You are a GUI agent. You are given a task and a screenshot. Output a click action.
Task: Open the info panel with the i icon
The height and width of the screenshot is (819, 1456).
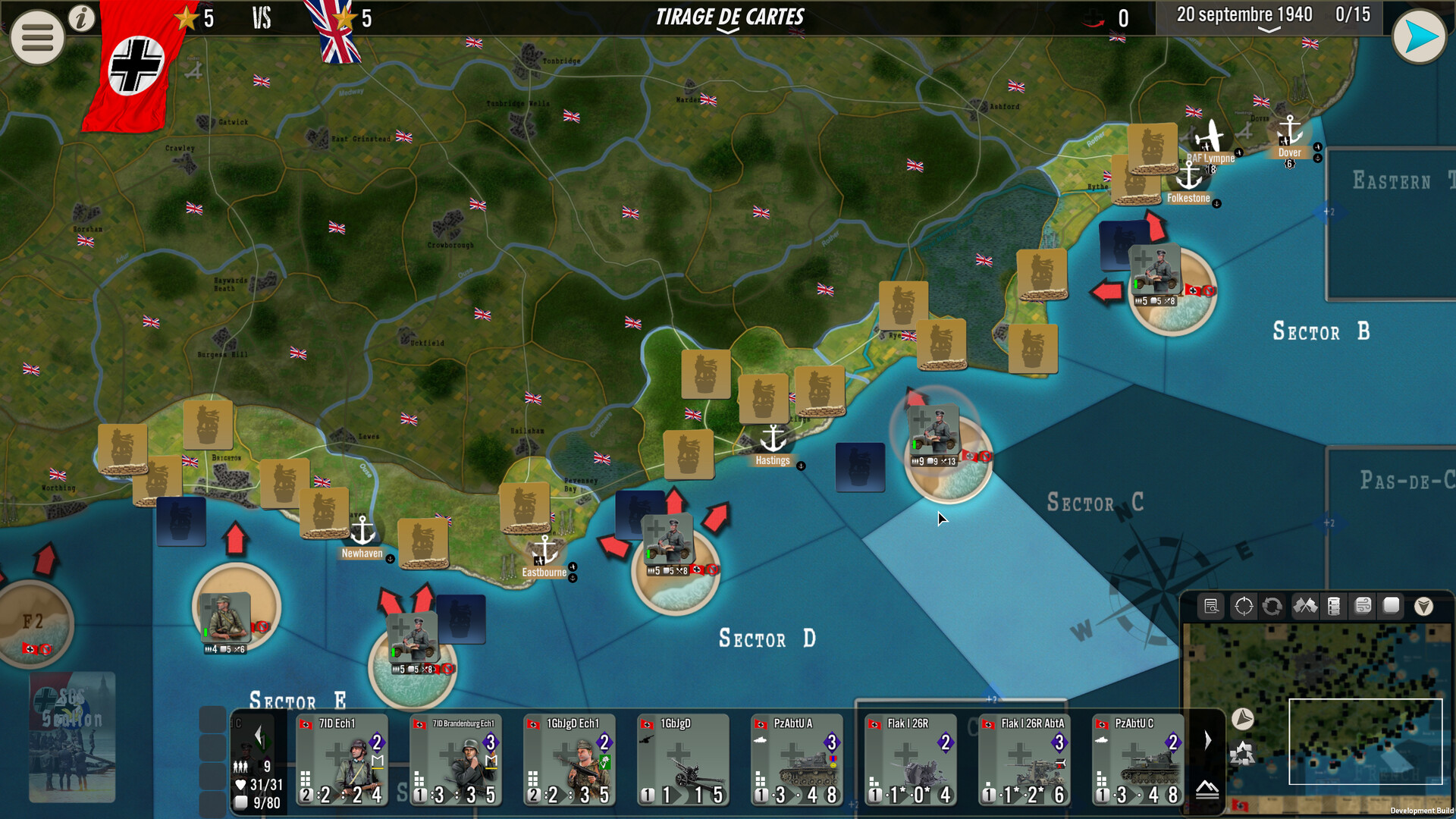[82, 18]
